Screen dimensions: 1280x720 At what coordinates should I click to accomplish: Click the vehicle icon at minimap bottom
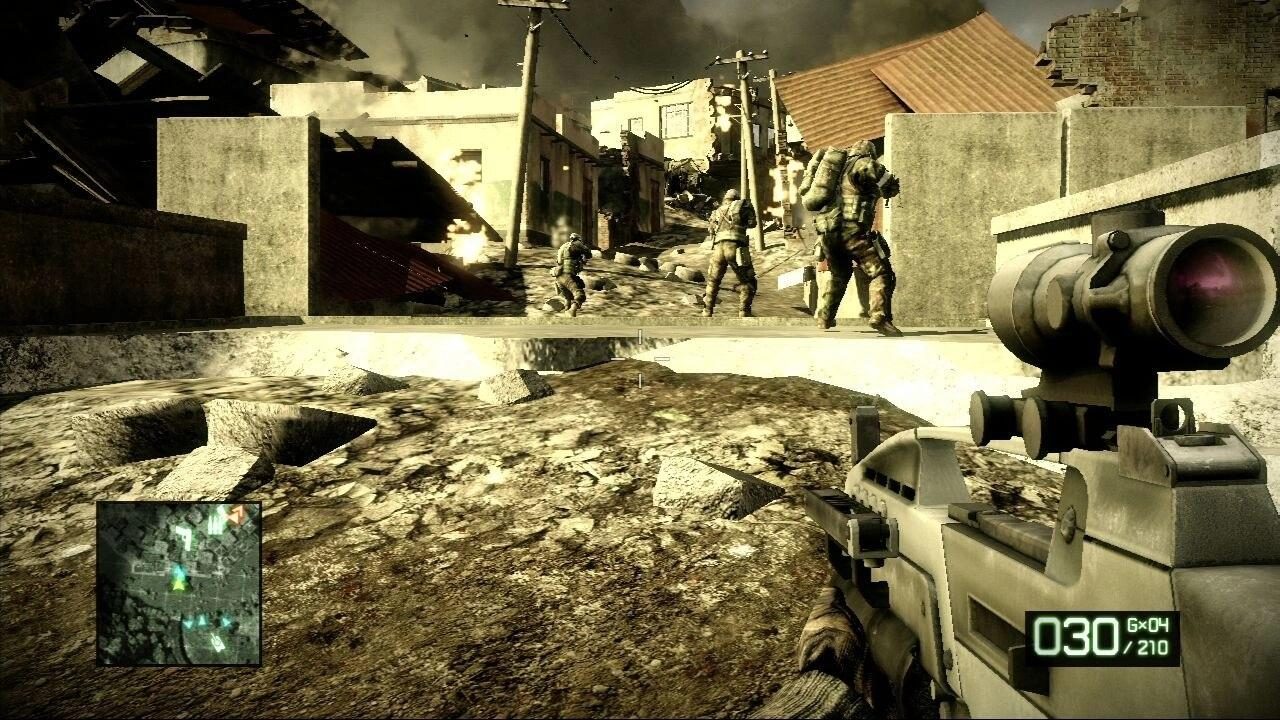216,640
